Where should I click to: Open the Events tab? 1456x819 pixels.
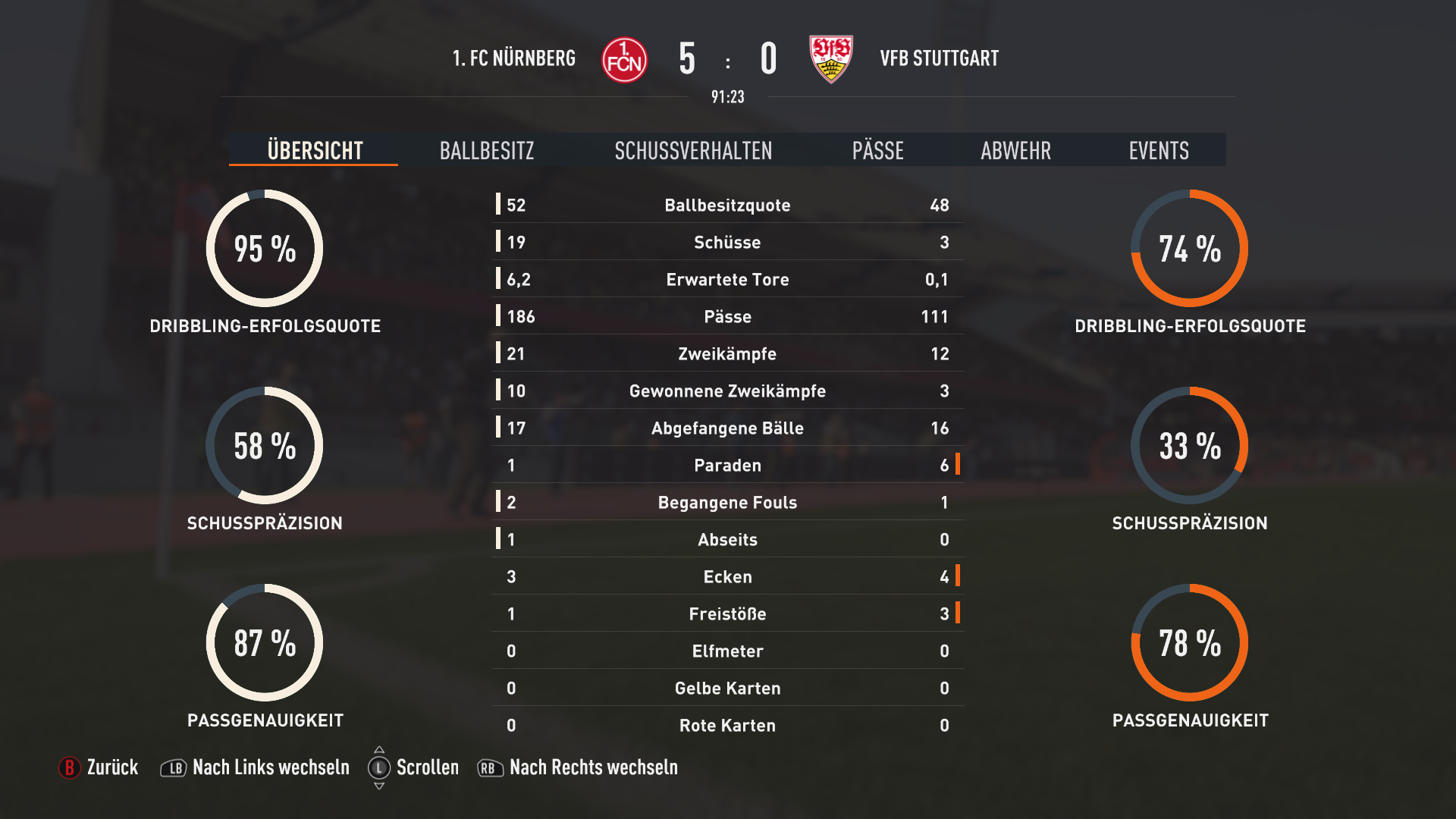pos(1158,150)
